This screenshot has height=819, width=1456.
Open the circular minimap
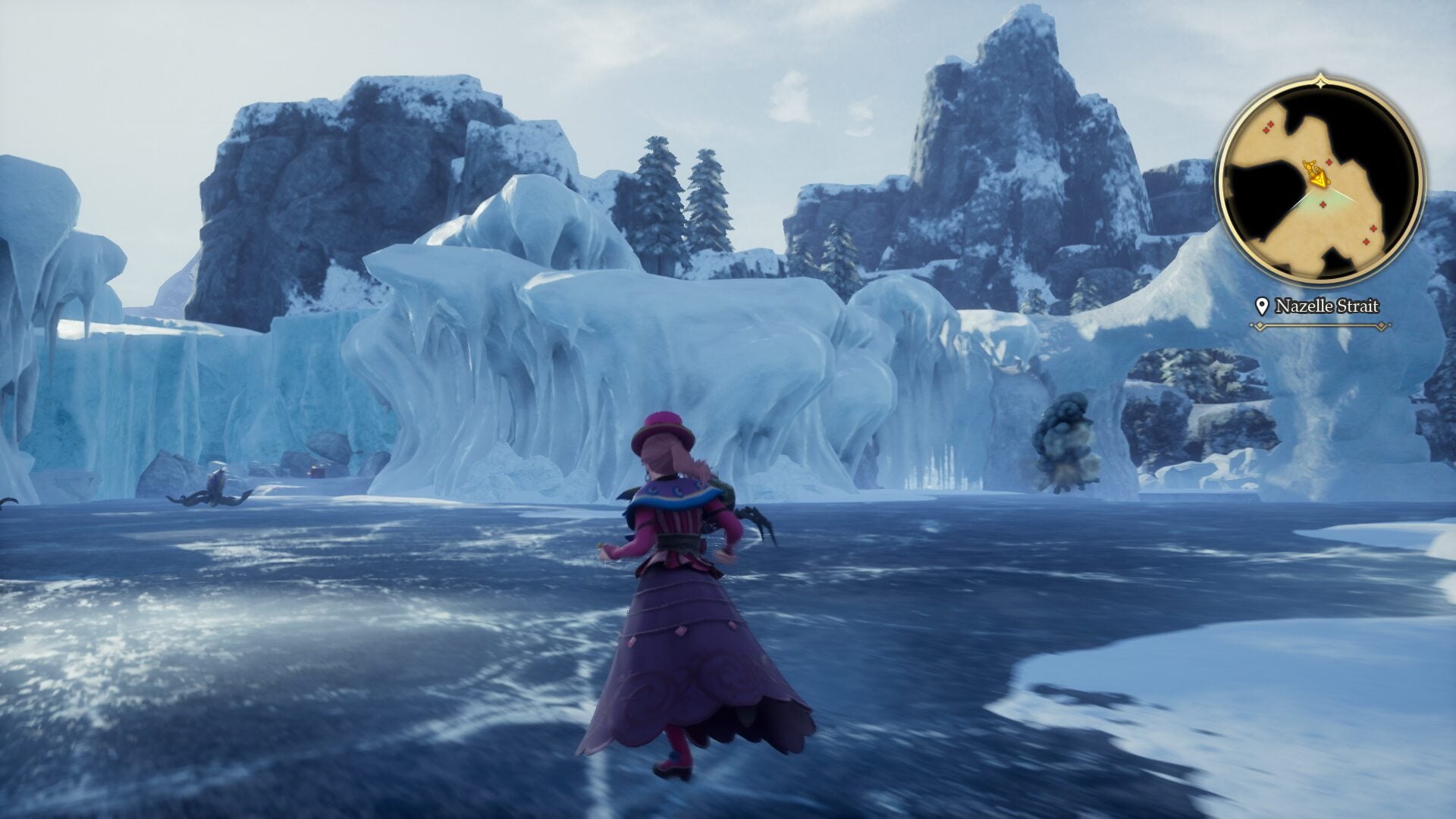point(1320,183)
